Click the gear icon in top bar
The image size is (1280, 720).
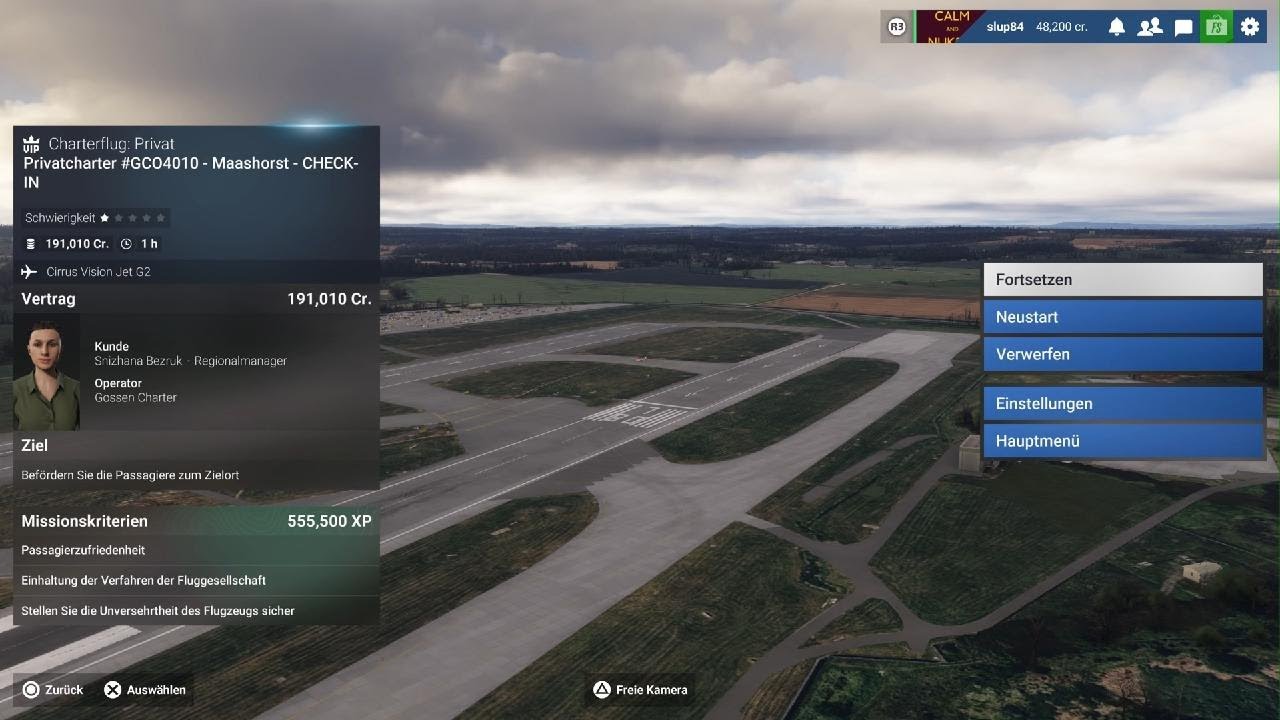[1250, 27]
